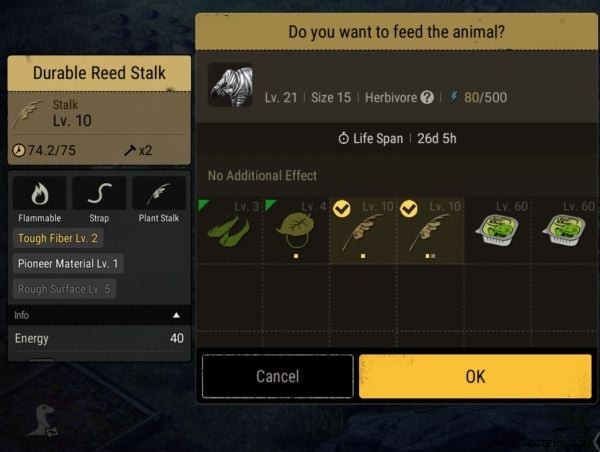Select the Lv. 3 green leaves food slot
This screenshot has height=452, width=600.
click(x=229, y=229)
